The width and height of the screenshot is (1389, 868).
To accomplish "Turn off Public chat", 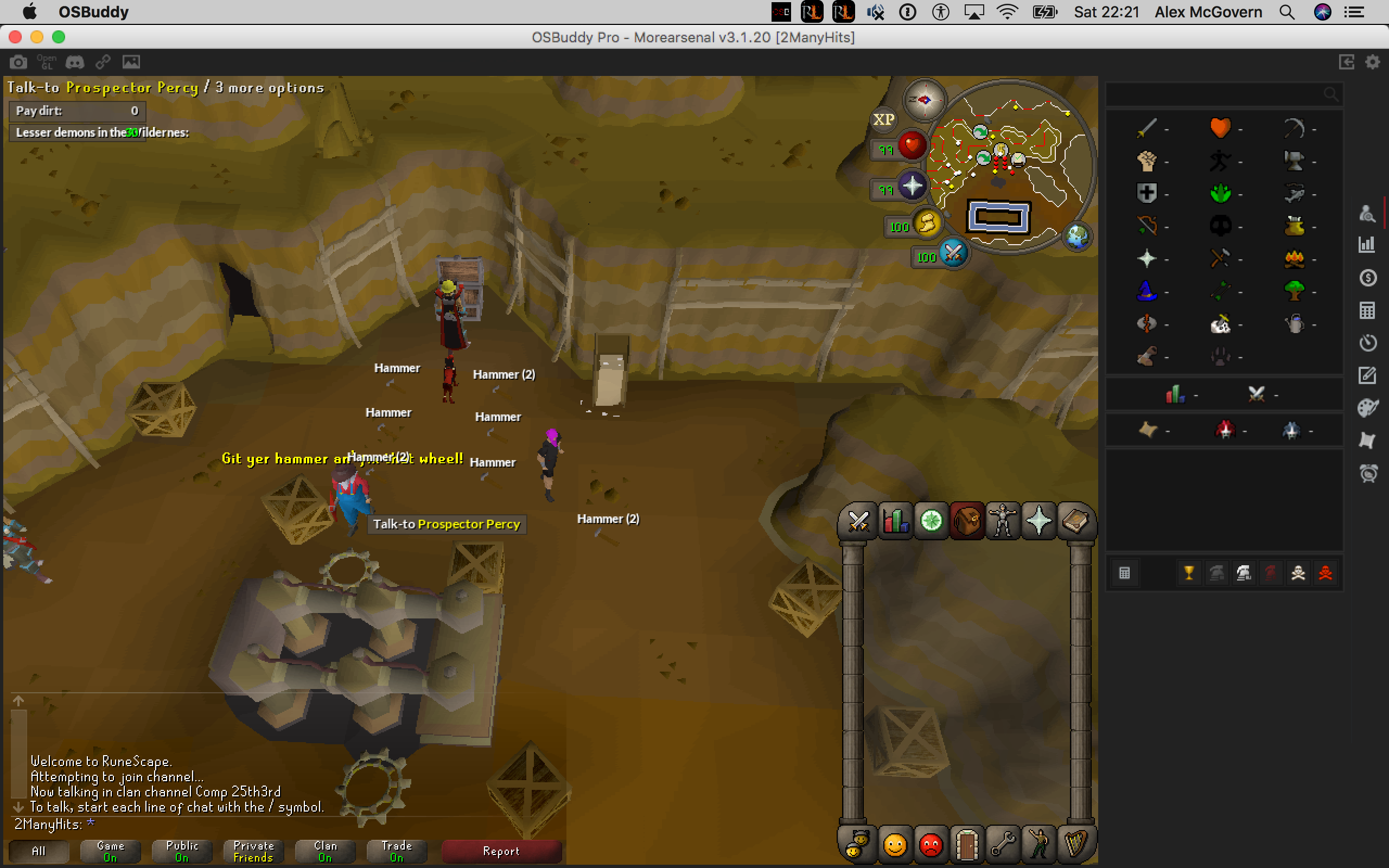I will (181, 851).
